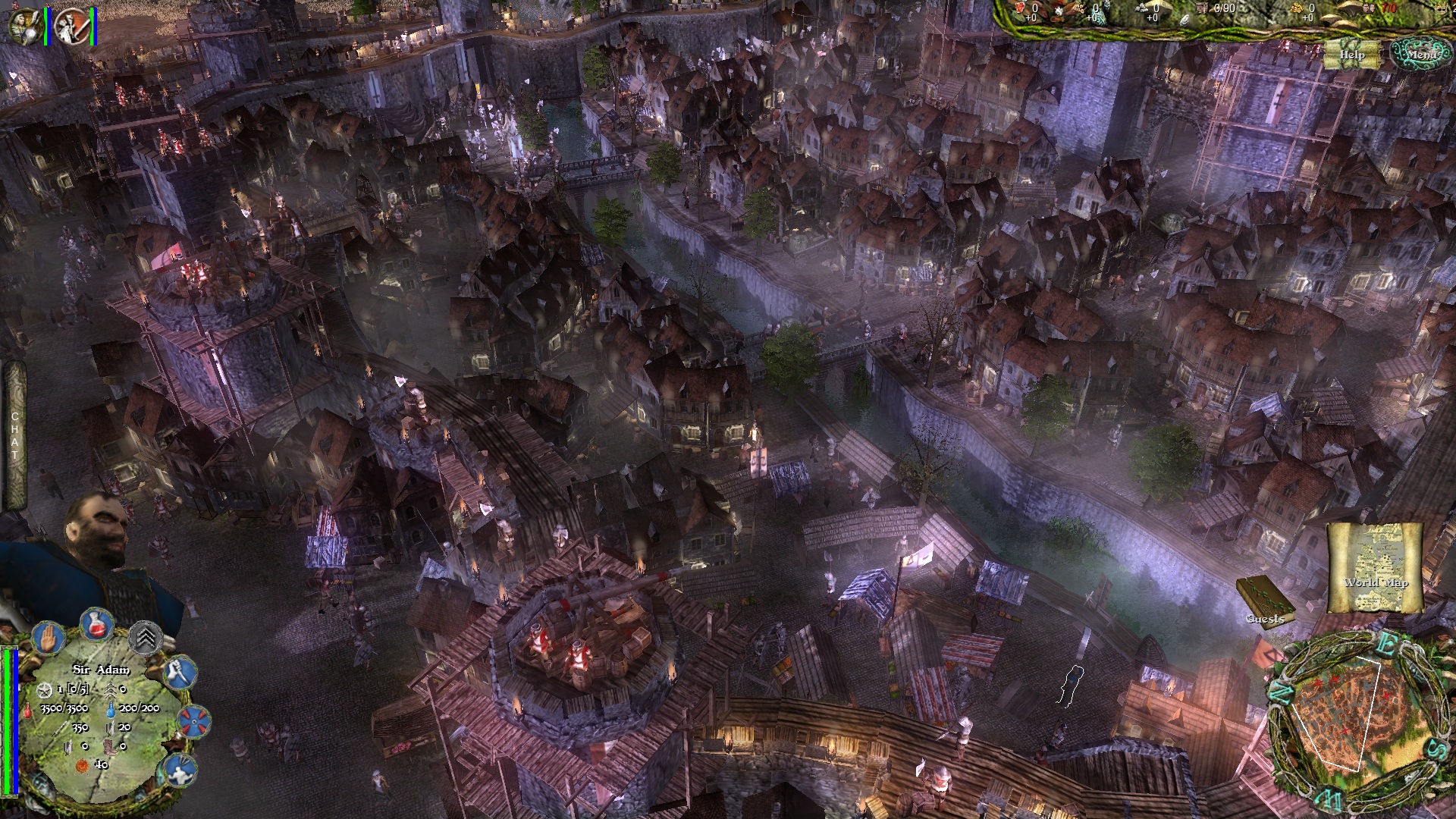The image size is (1456, 819).
Task: Activate the dagger strike ability
Action: click(180, 672)
